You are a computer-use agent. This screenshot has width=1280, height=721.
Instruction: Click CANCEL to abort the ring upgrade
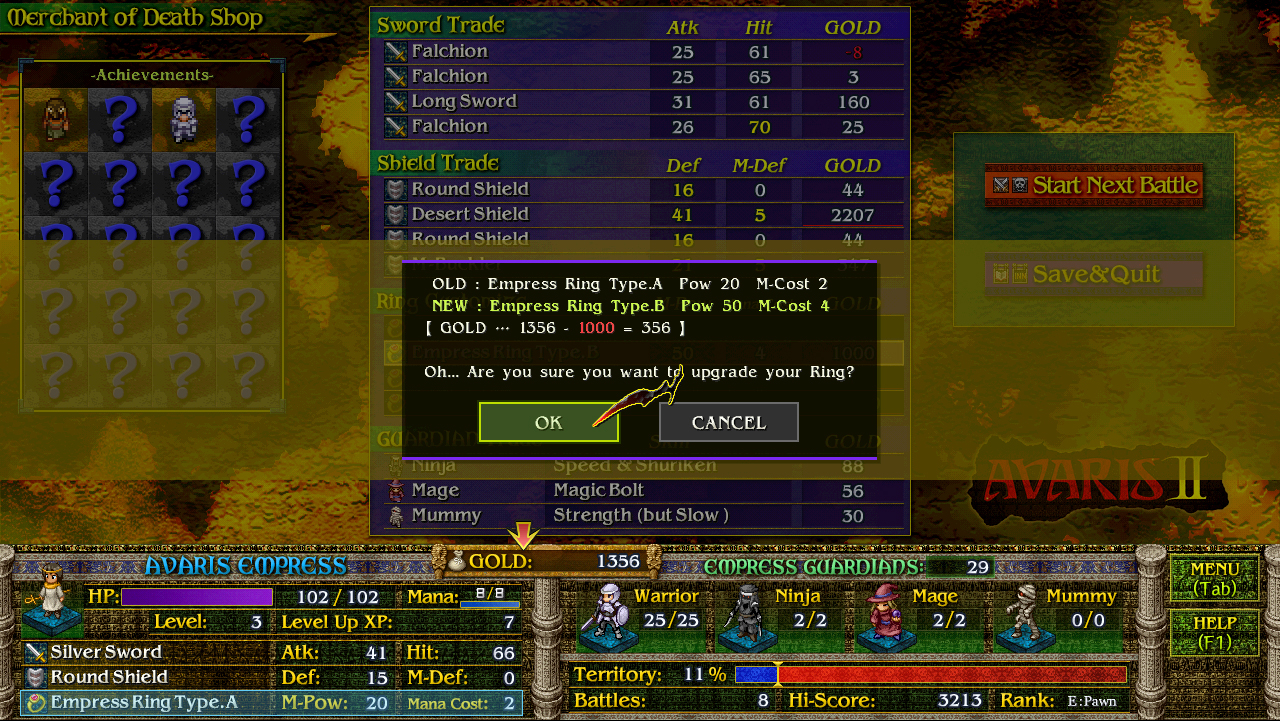(728, 421)
